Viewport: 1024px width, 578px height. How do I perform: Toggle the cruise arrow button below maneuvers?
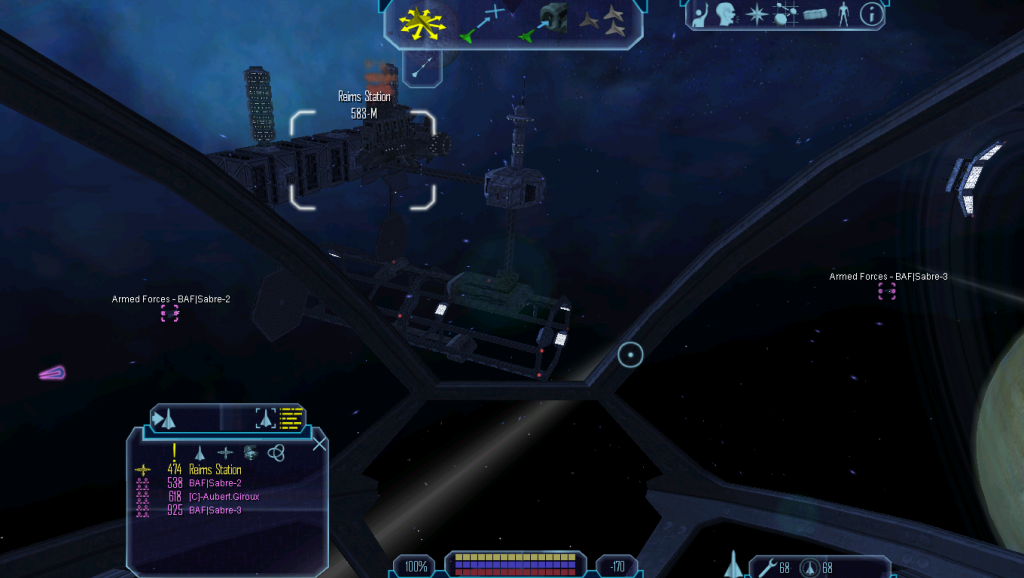pyautogui.click(x=423, y=66)
